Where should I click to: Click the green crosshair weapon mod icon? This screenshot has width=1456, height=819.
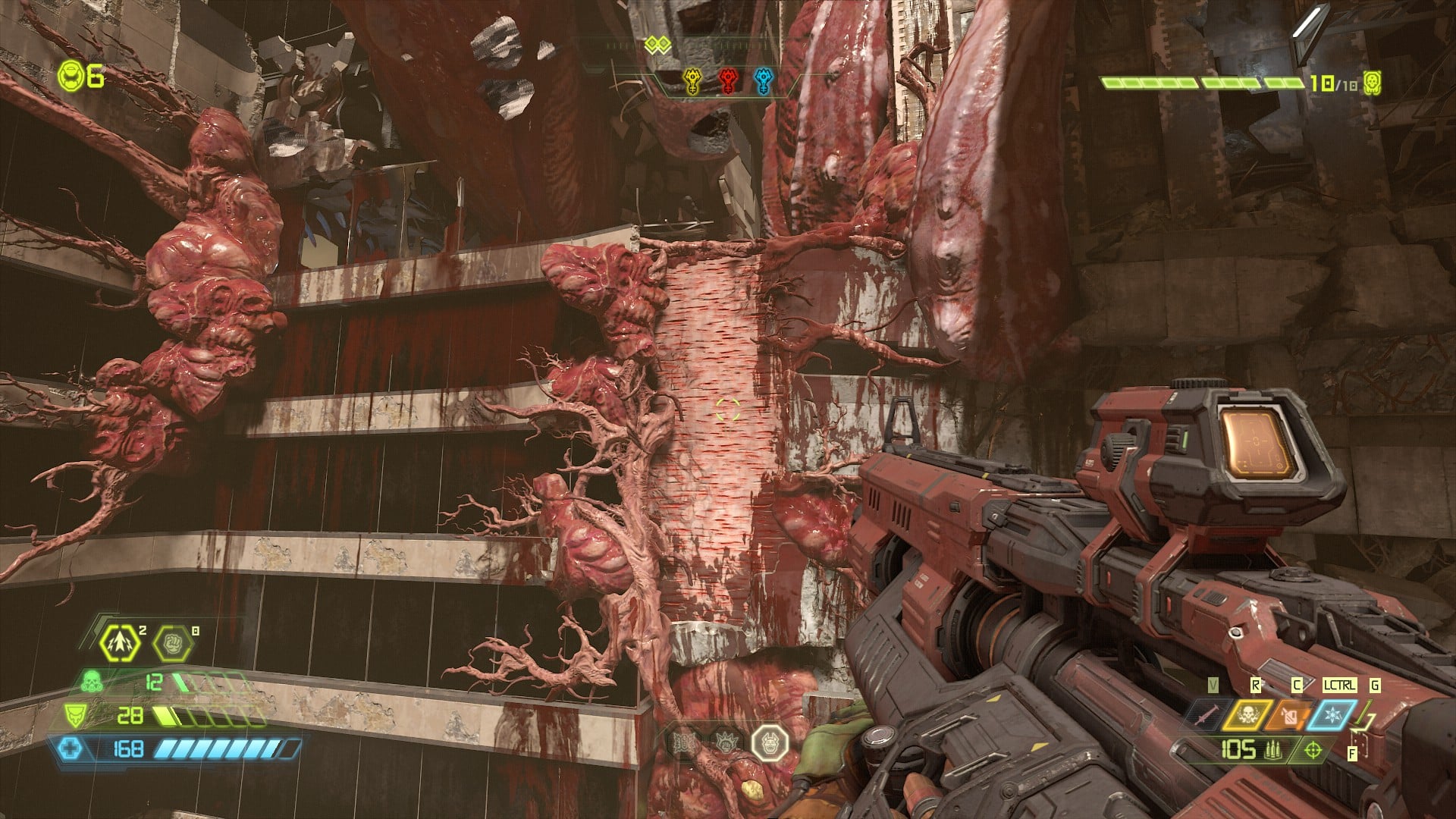point(1313,750)
